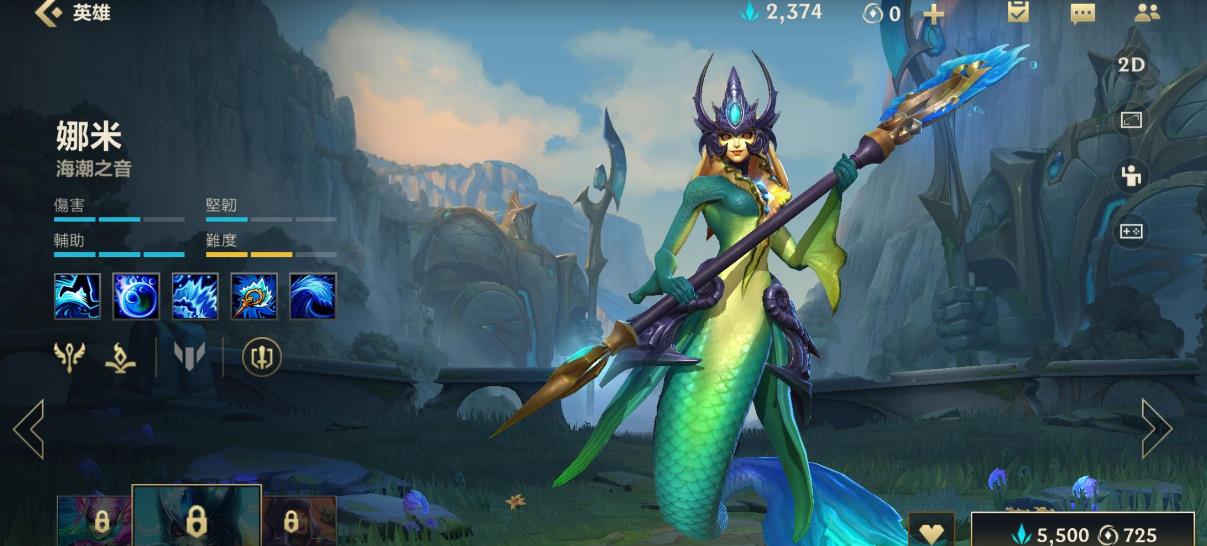Buy Nami for 5,500 or 725

pyautogui.click(x=1083, y=533)
